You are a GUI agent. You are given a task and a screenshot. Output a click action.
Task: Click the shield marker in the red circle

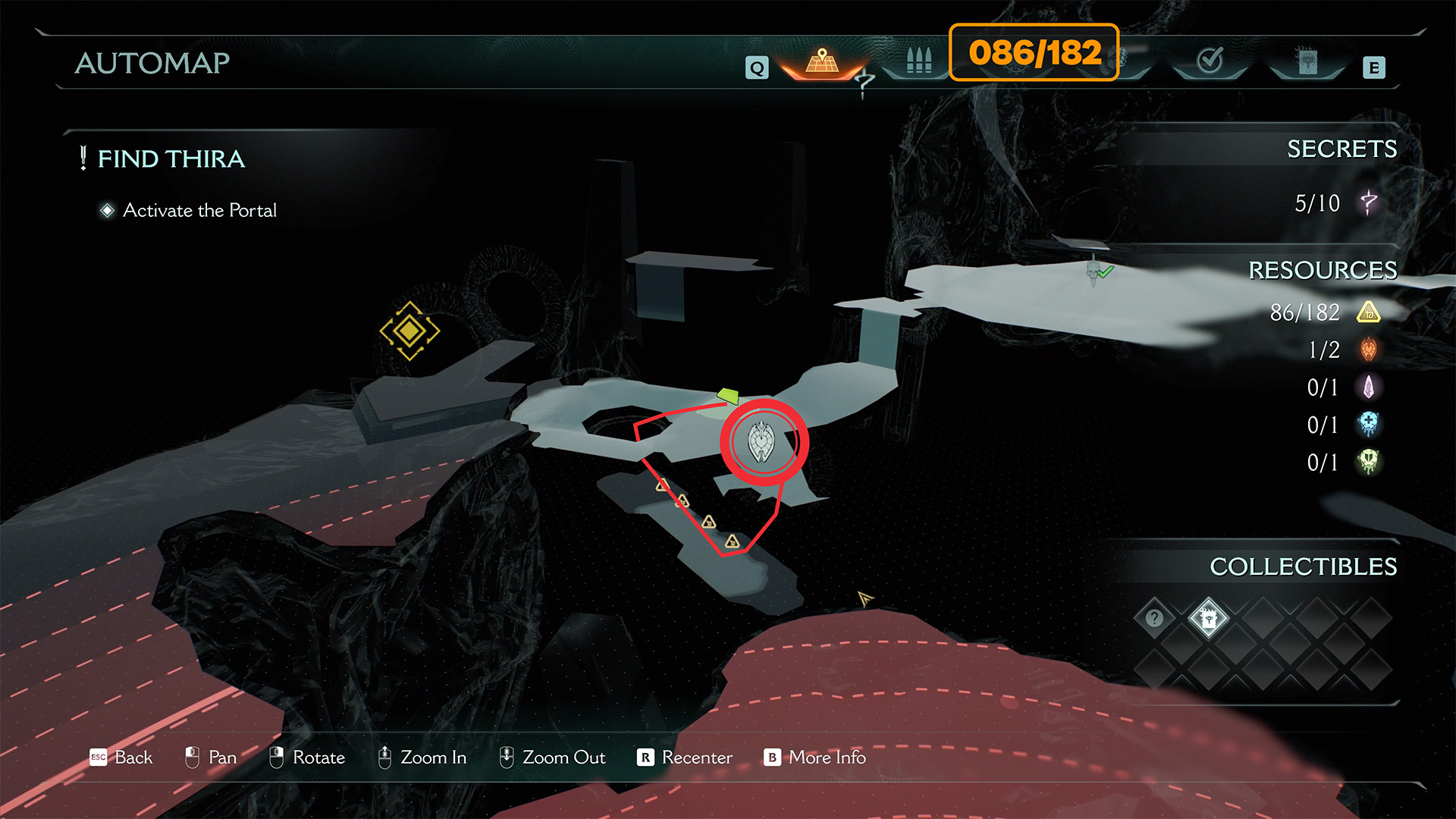tap(761, 443)
